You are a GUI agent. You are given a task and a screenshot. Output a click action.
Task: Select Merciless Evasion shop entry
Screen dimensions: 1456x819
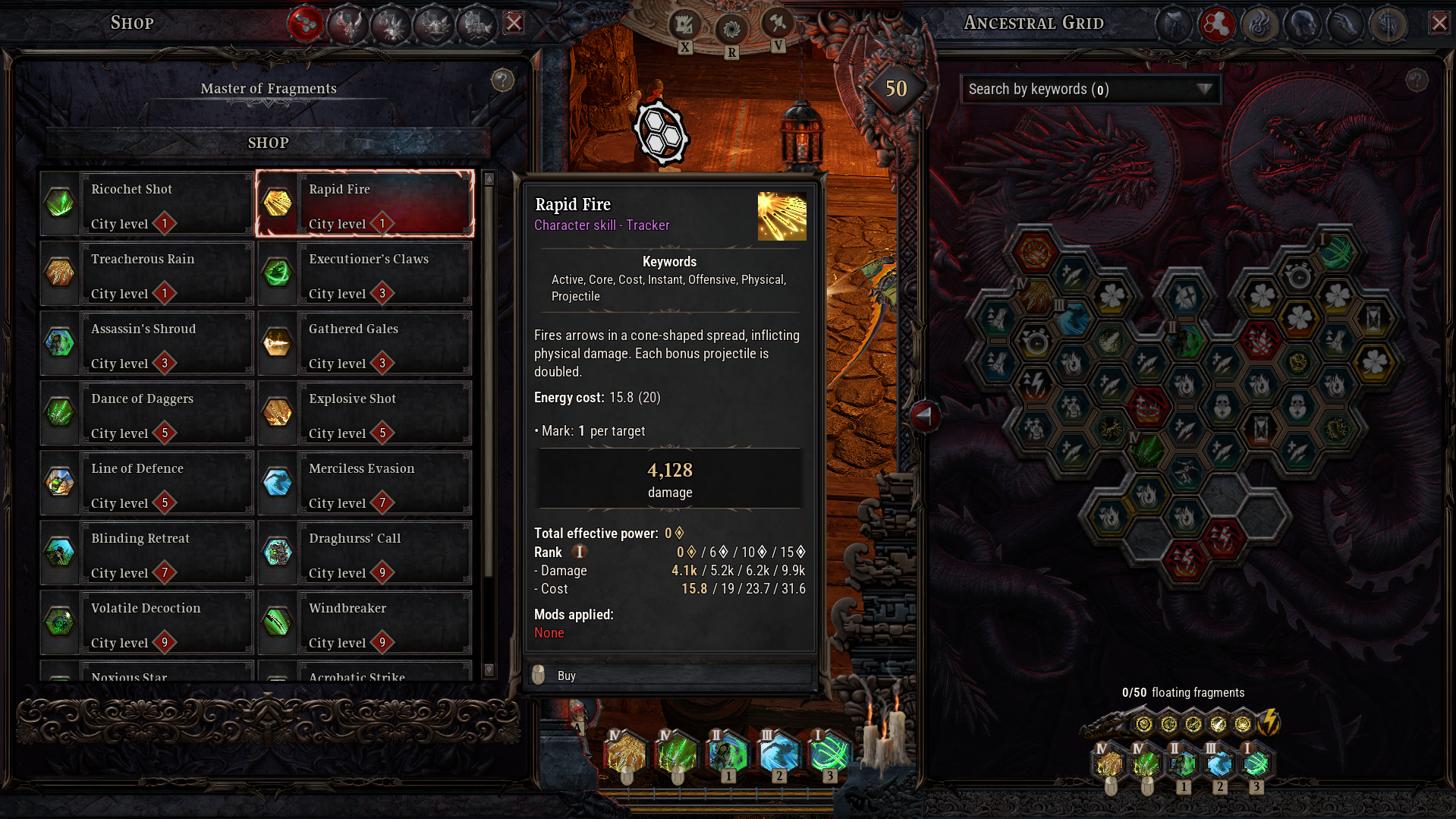click(365, 484)
